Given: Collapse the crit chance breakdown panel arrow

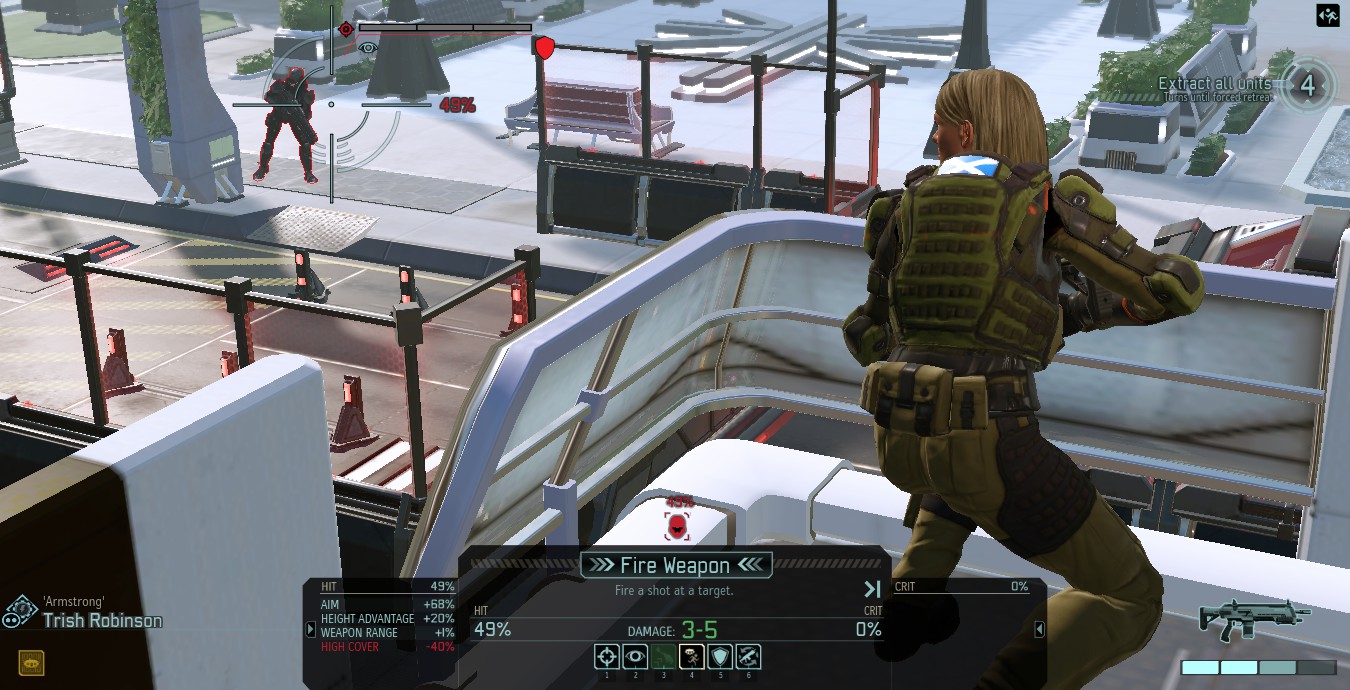Looking at the screenshot, I should tap(1039, 629).
